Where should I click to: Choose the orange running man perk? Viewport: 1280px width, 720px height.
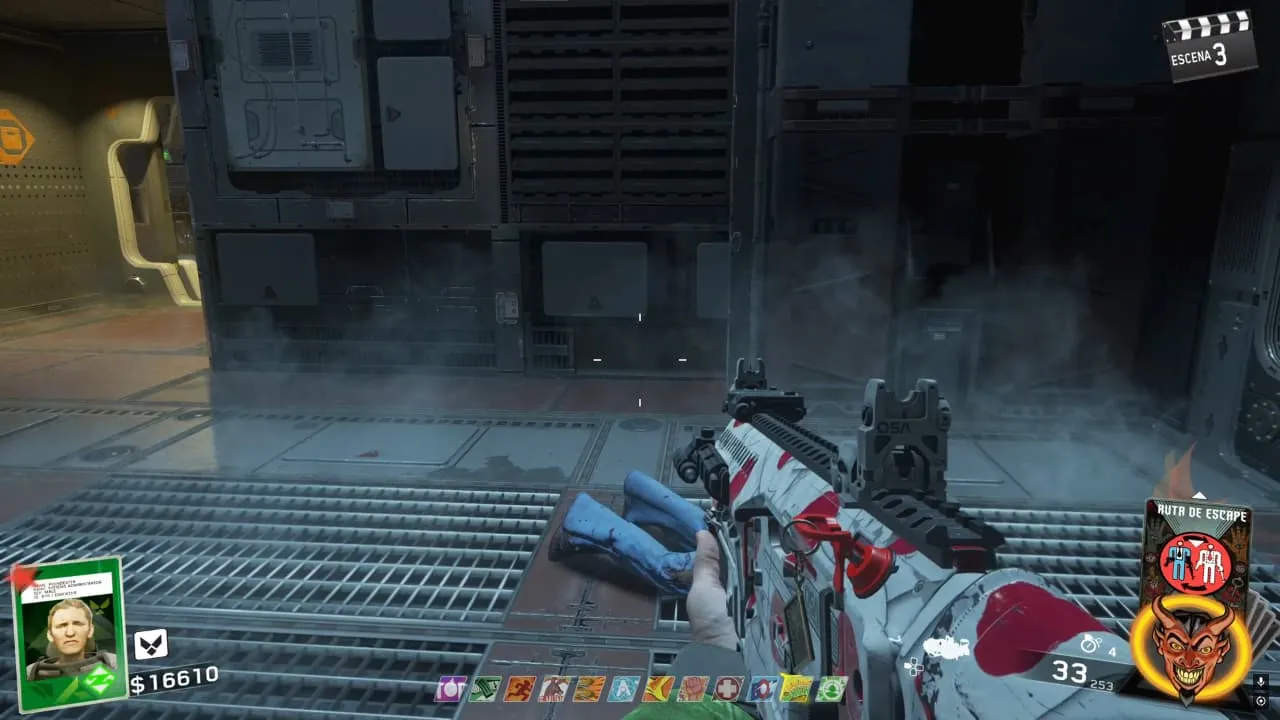point(519,688)
